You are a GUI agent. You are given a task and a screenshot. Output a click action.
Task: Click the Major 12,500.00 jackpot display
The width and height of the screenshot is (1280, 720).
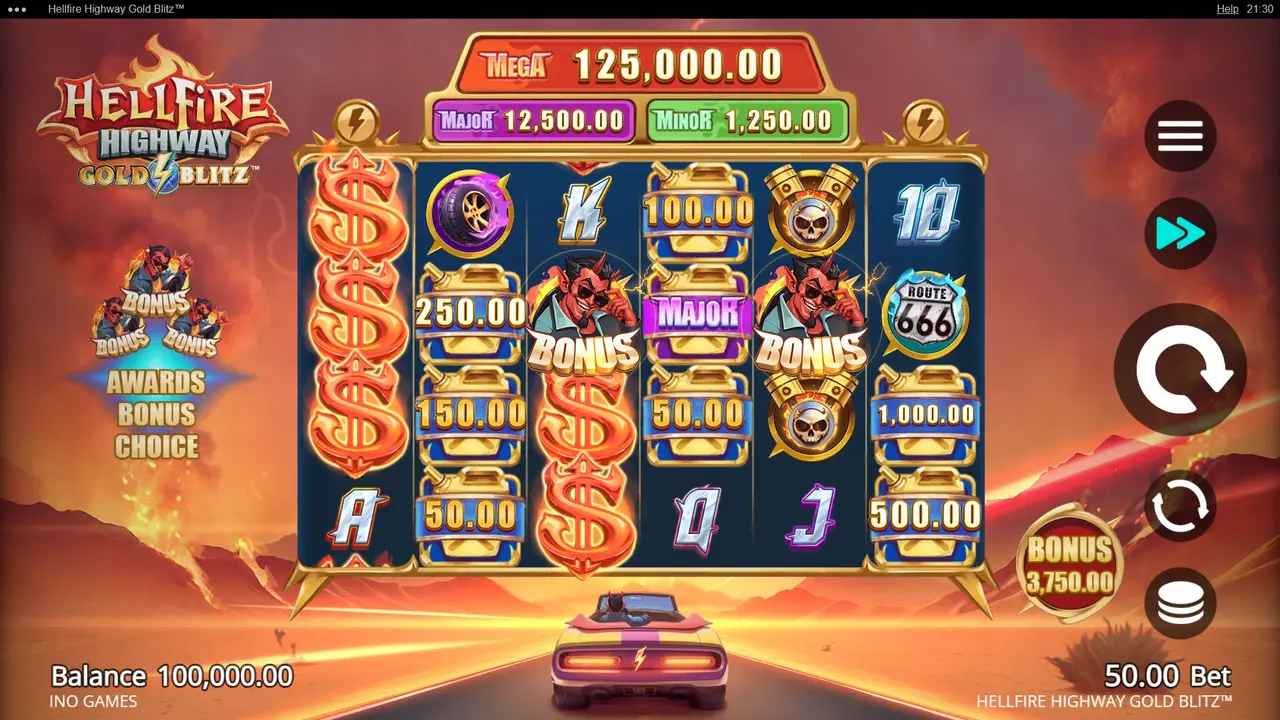[x=533, y=120]
